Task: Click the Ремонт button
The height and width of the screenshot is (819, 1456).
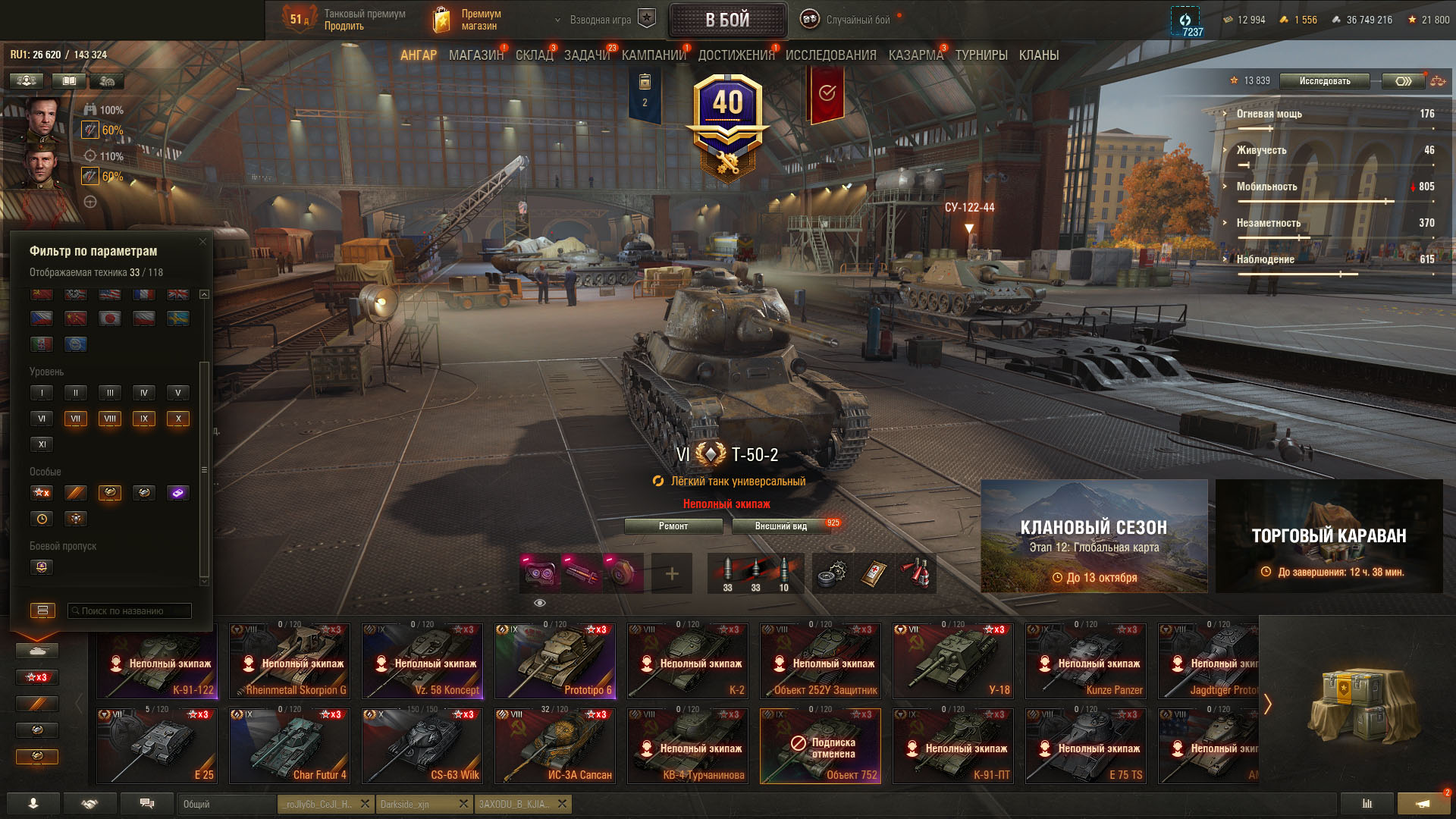Action: click(x=673, y=526)
